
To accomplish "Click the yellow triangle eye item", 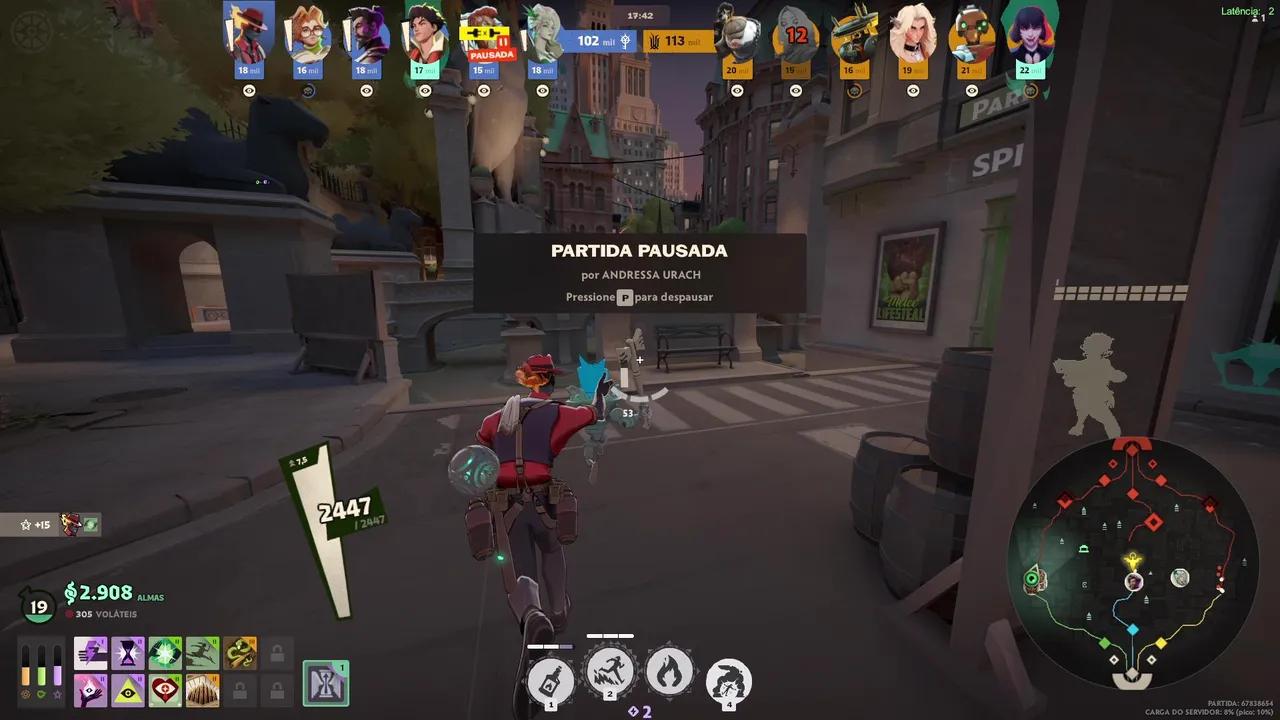I will 127,690.
